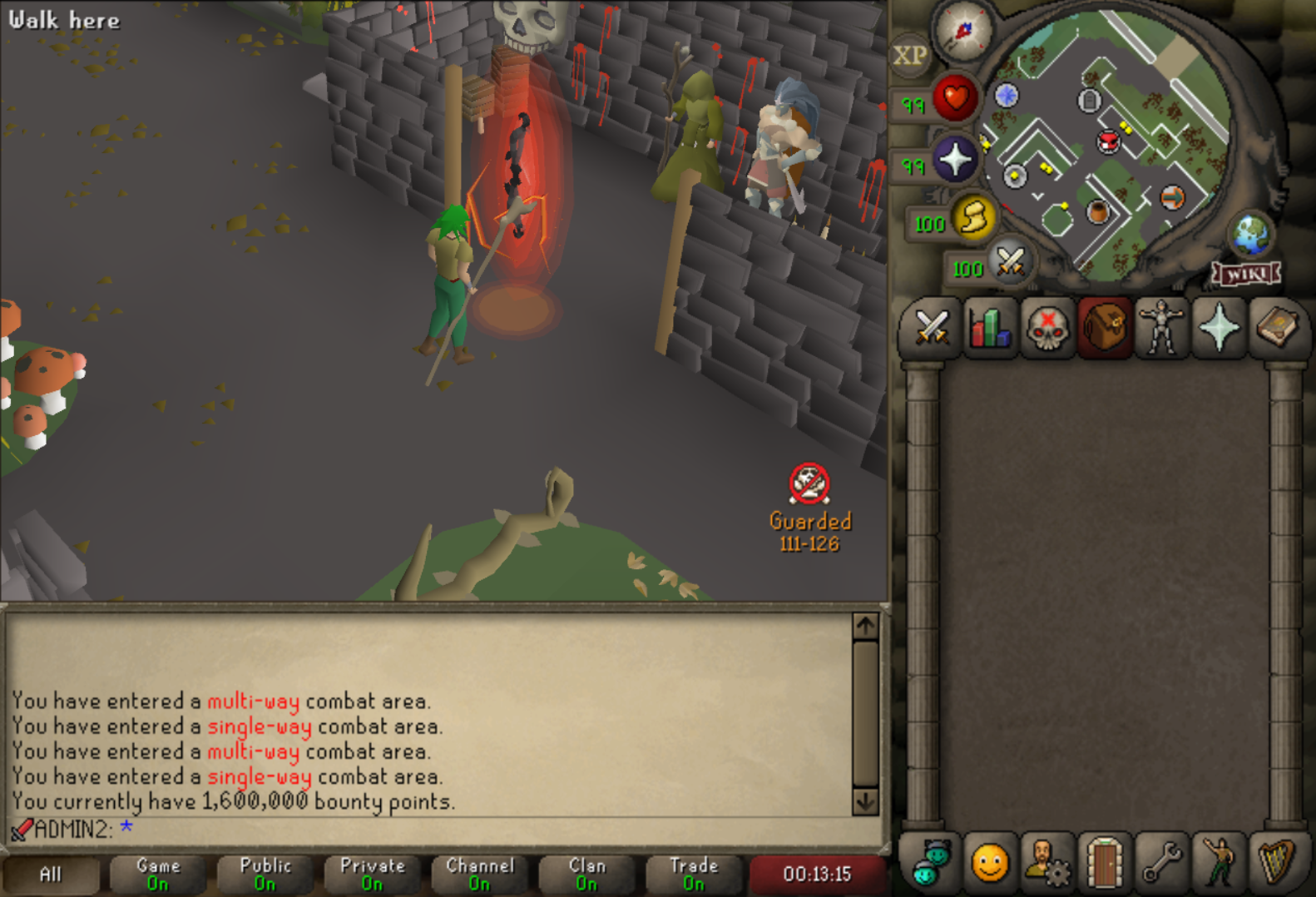Toggle the Trade chat filter

tap(694, 874)
